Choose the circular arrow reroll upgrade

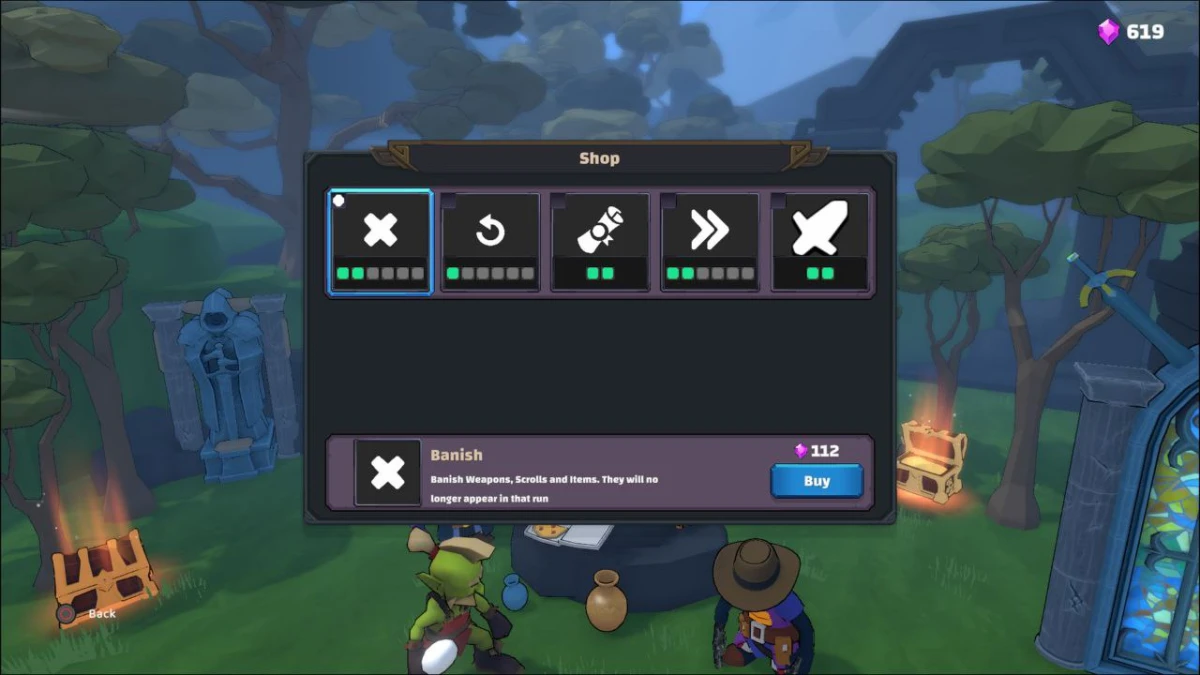(x=490, y=242)
